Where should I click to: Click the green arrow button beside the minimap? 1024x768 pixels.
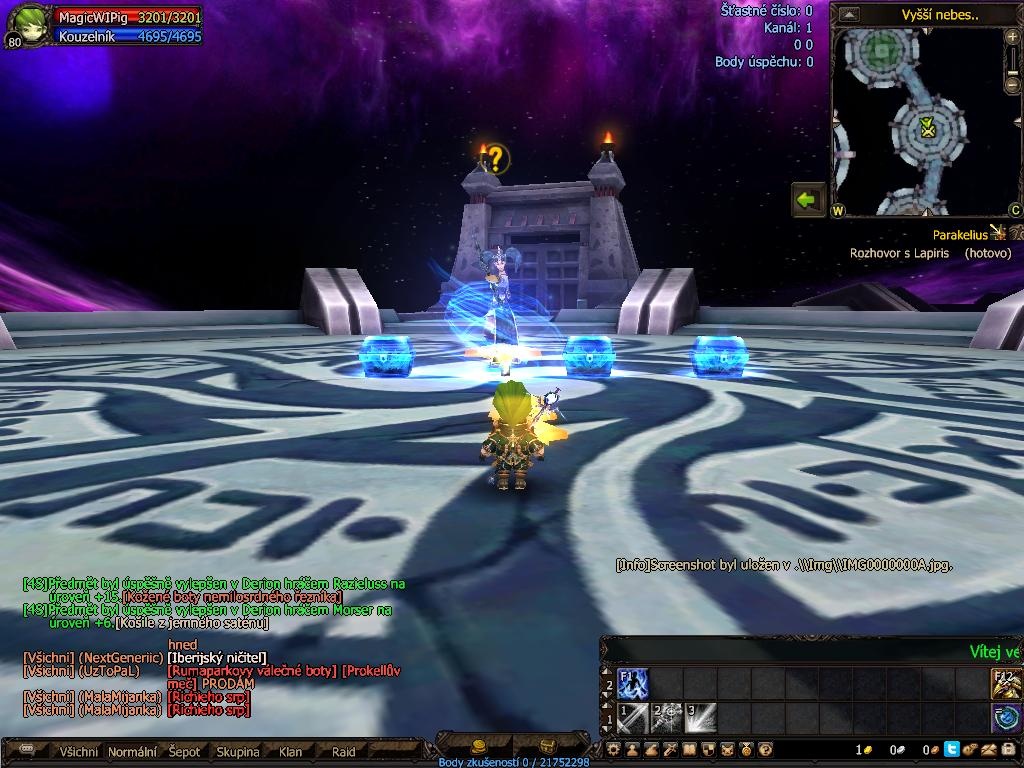(x=807, y=199)
